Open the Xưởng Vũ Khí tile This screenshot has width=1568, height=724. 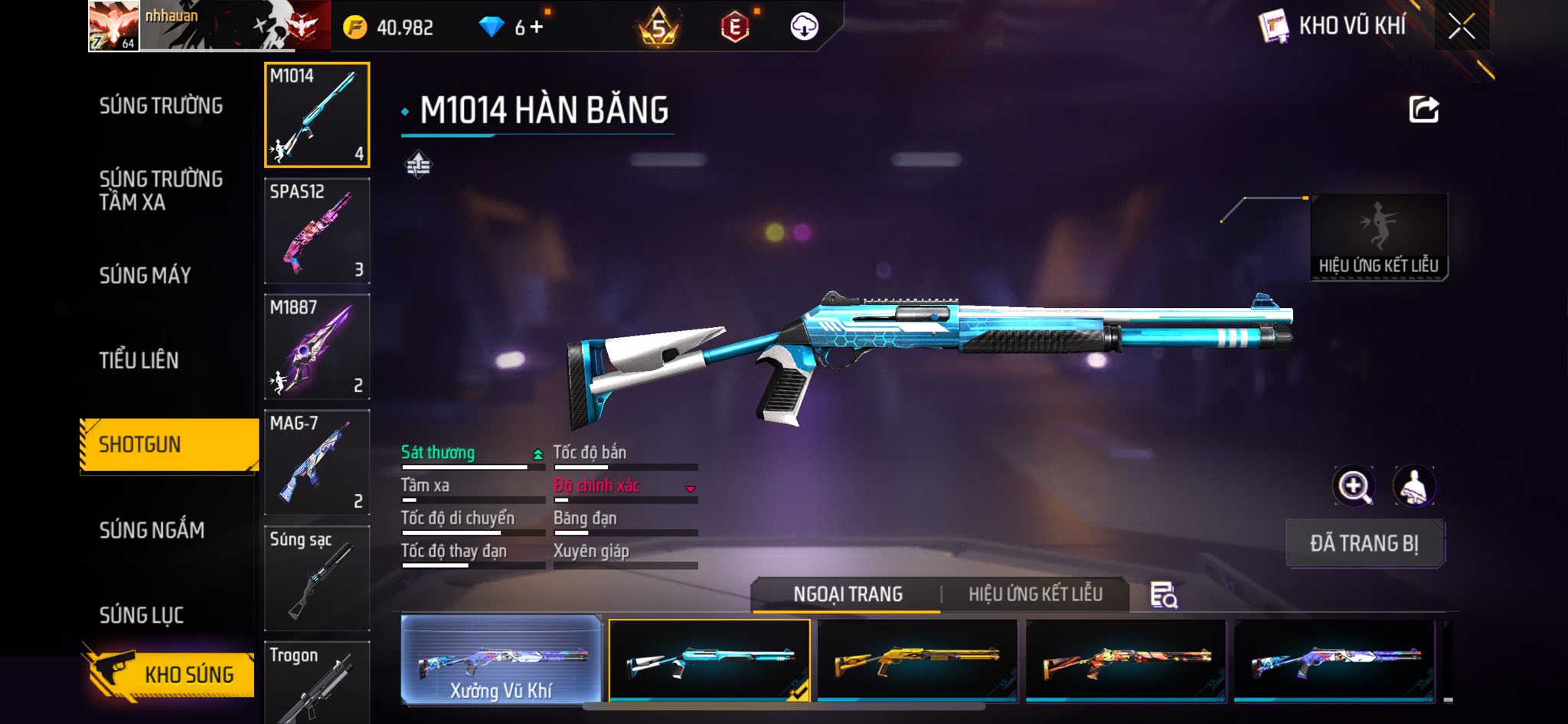pyautogui.click(x=501, y=660)
